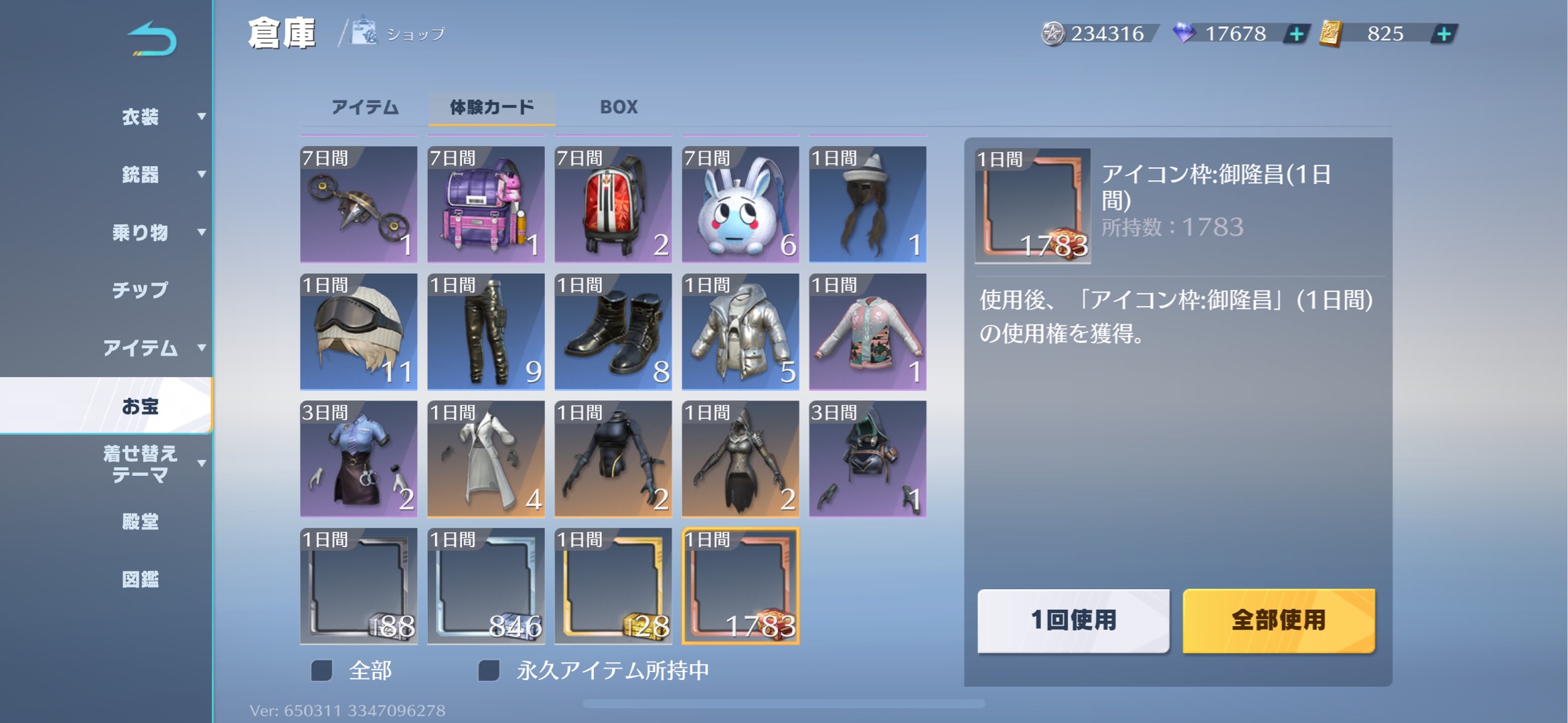Select the white rabbit backpack card
This screenshot has width=1568, height=723.
point(740,204)
